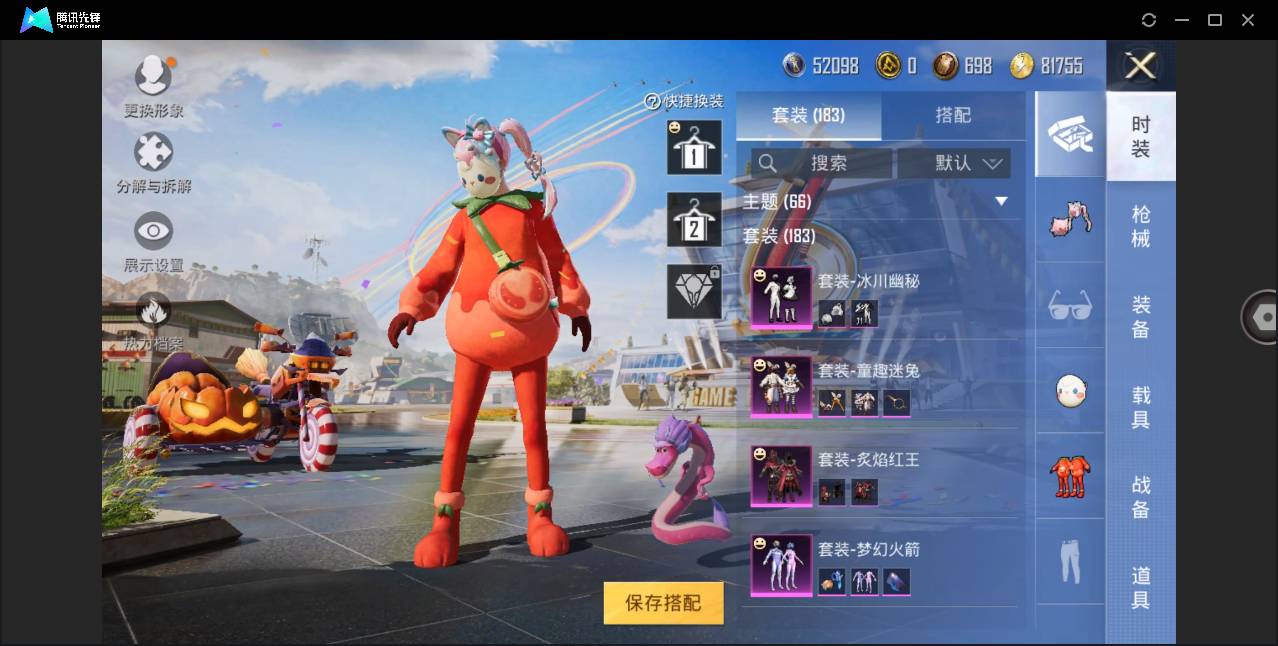The image size is (1278, 646).
Task: Open 展示设置 display settings
Action: [x=153, y=243]
